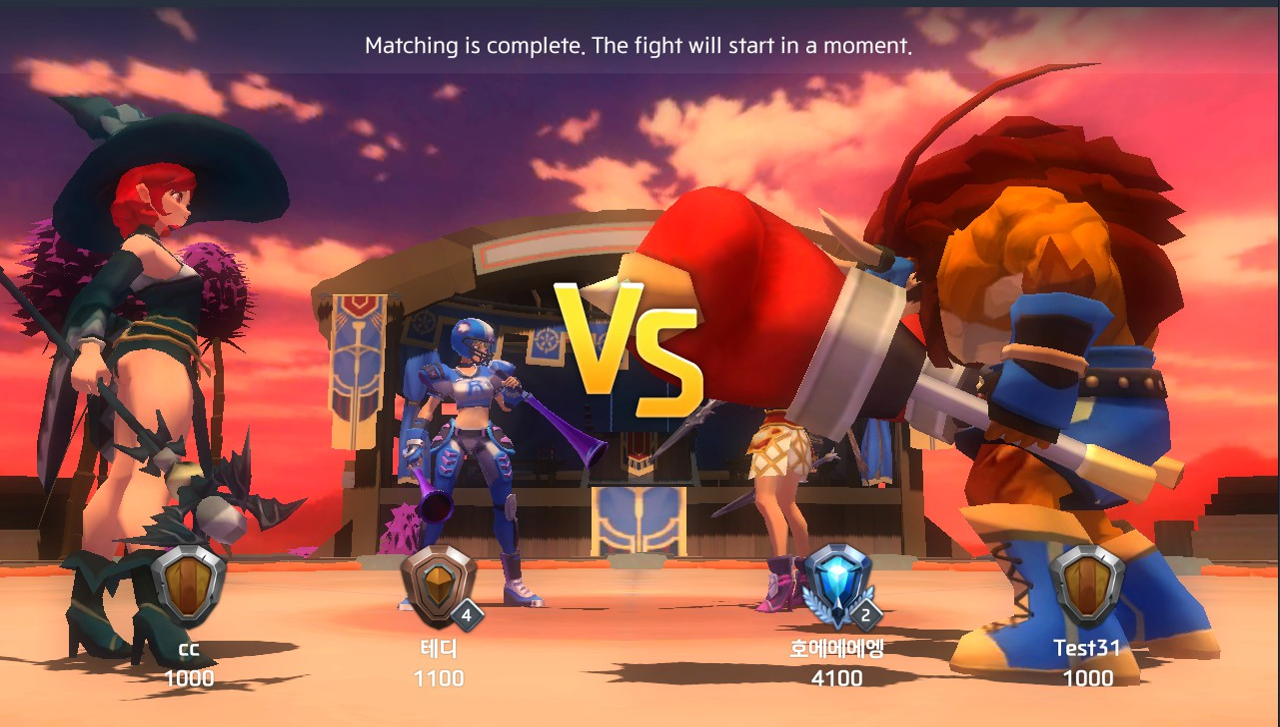Open 테디's player profile name

440,648
